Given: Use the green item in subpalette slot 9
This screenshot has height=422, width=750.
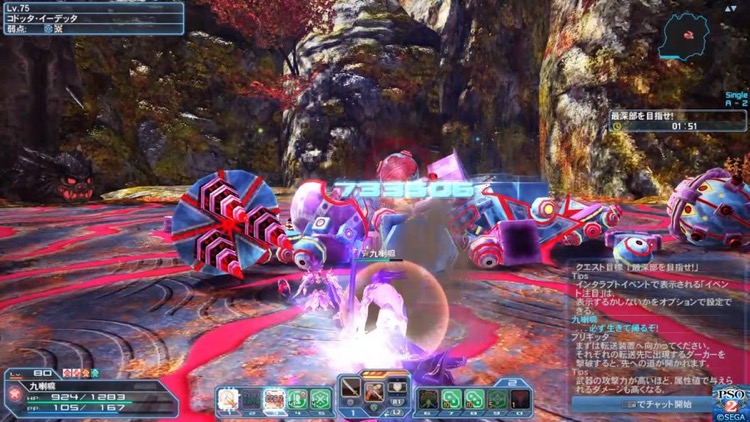Looking at the screenshot, I should [497, 398].
